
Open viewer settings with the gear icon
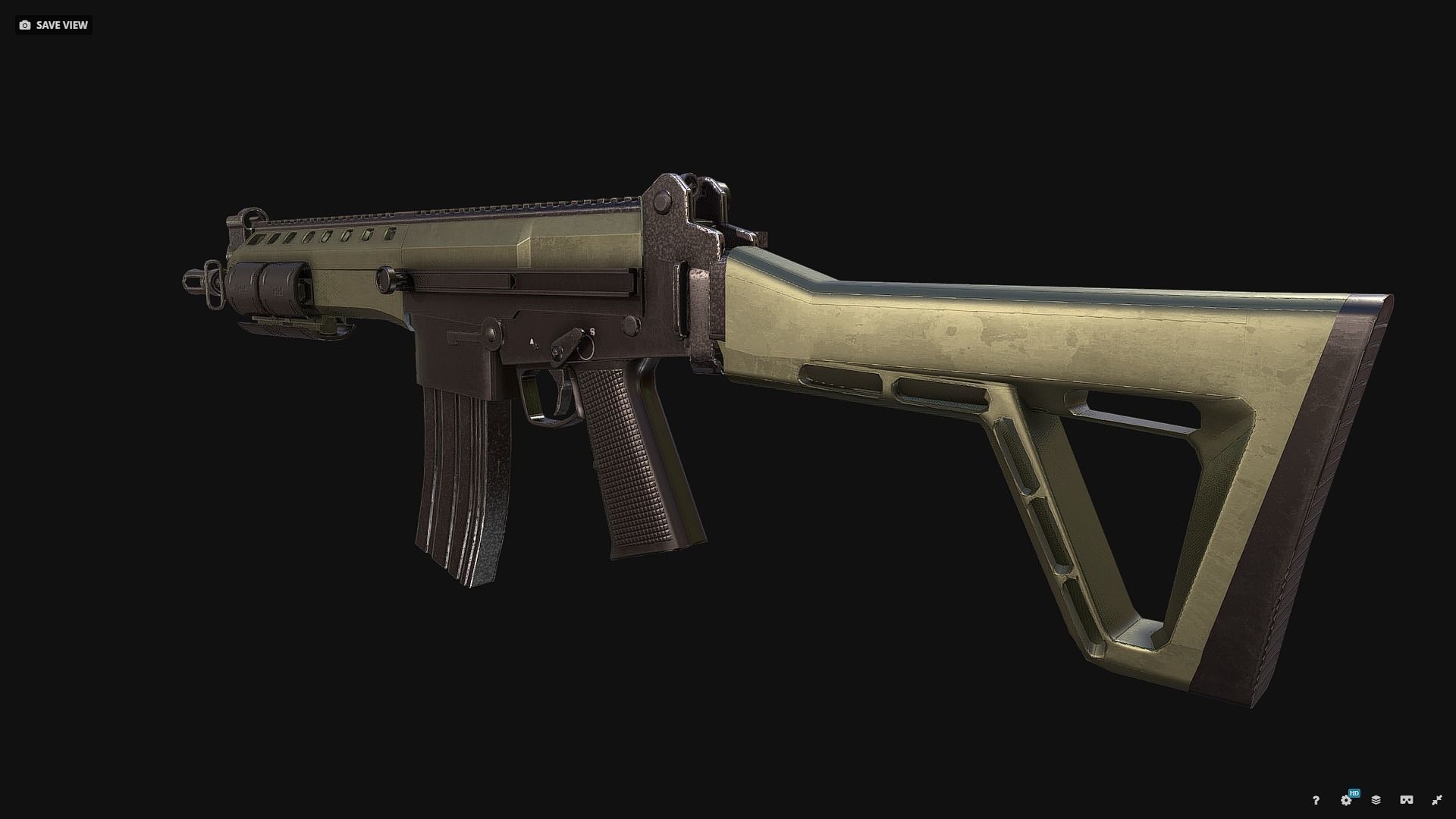pos(1346,802)
